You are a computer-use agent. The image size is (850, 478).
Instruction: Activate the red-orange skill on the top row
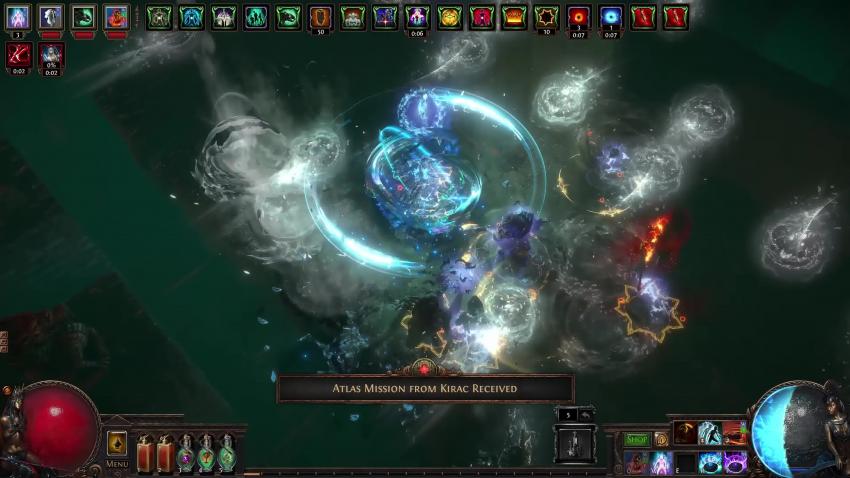pos(734,433)
